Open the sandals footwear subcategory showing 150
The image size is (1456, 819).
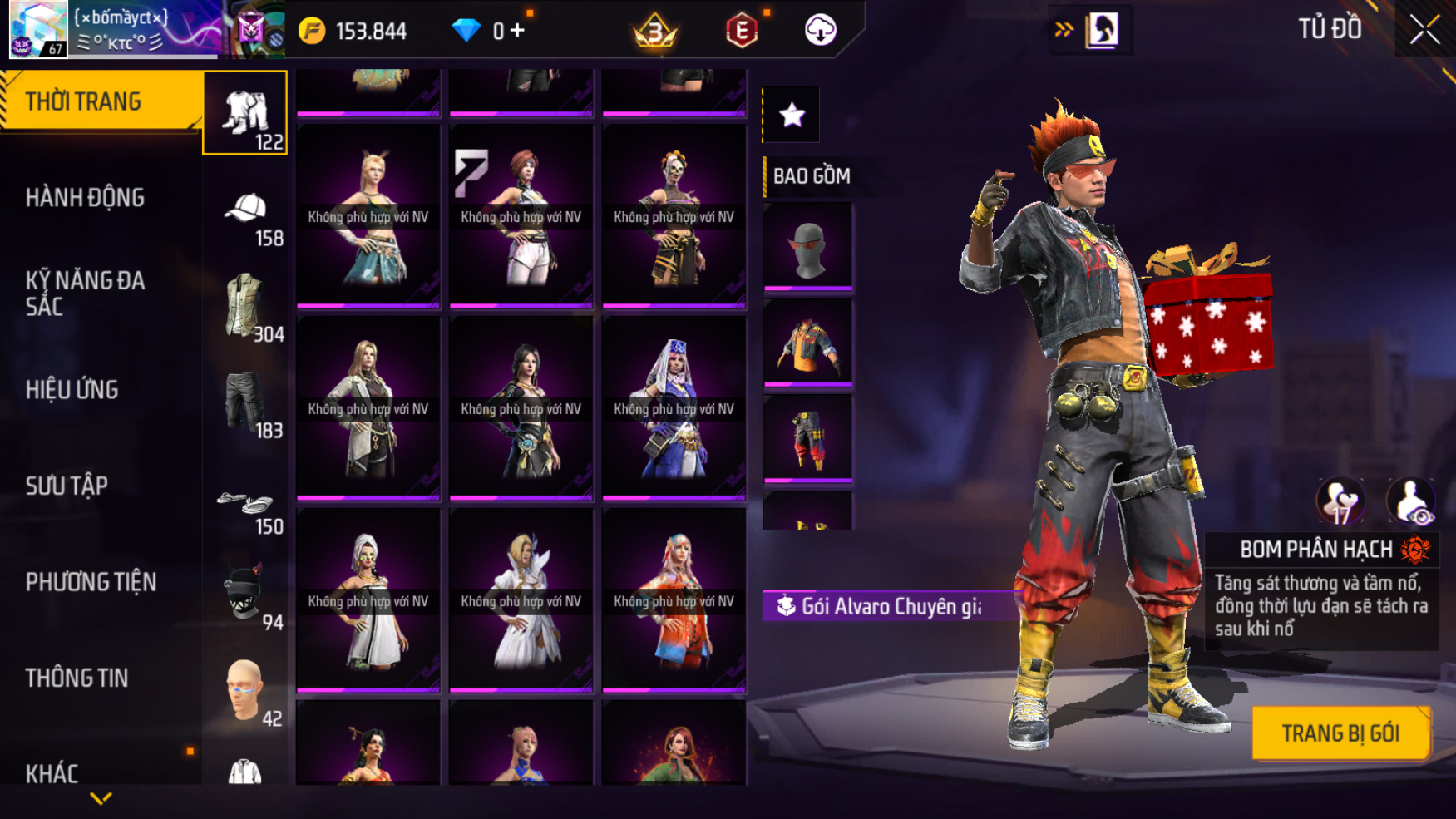pos(245,507)
